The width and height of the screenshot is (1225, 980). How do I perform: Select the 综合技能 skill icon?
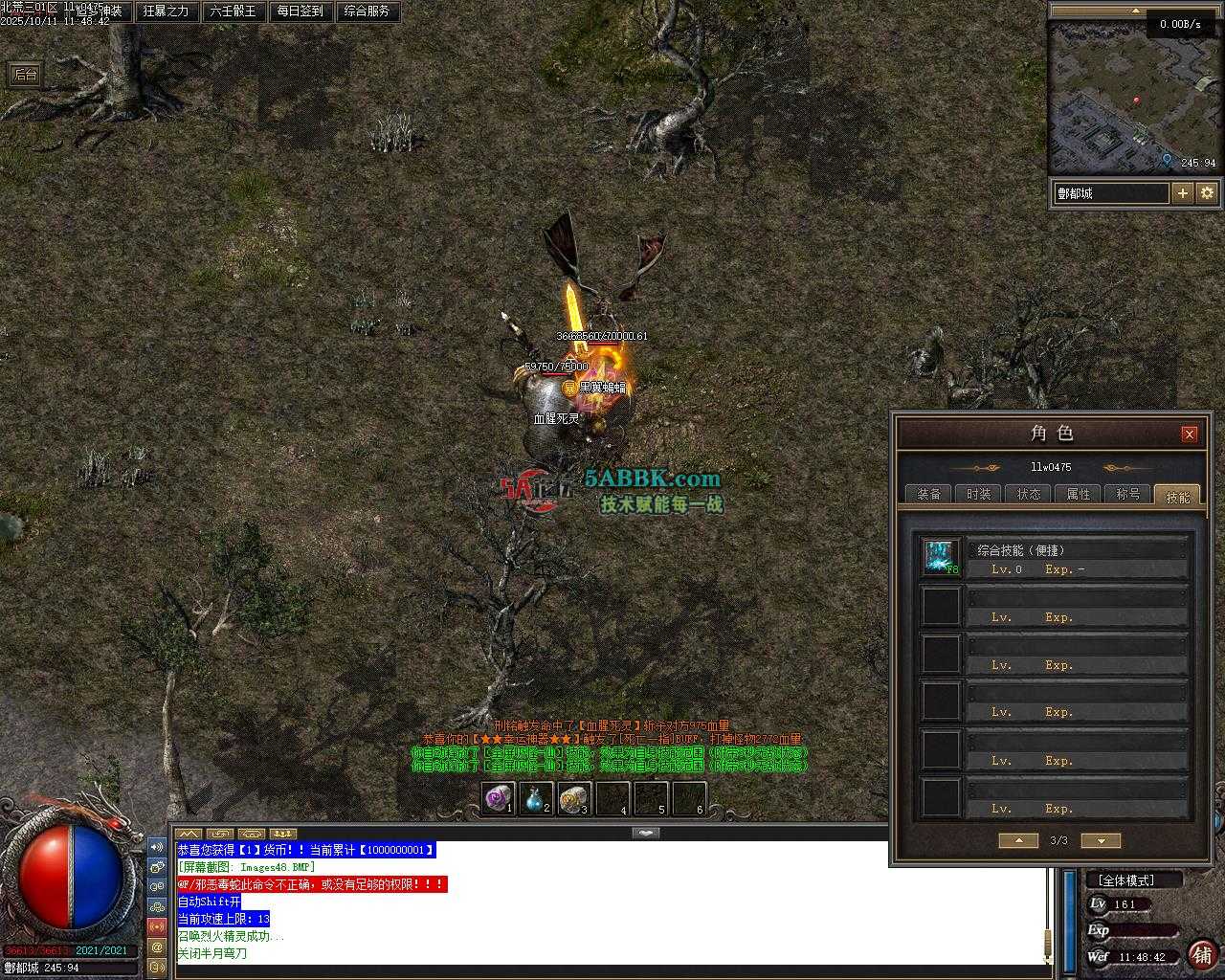click(941, 557)
